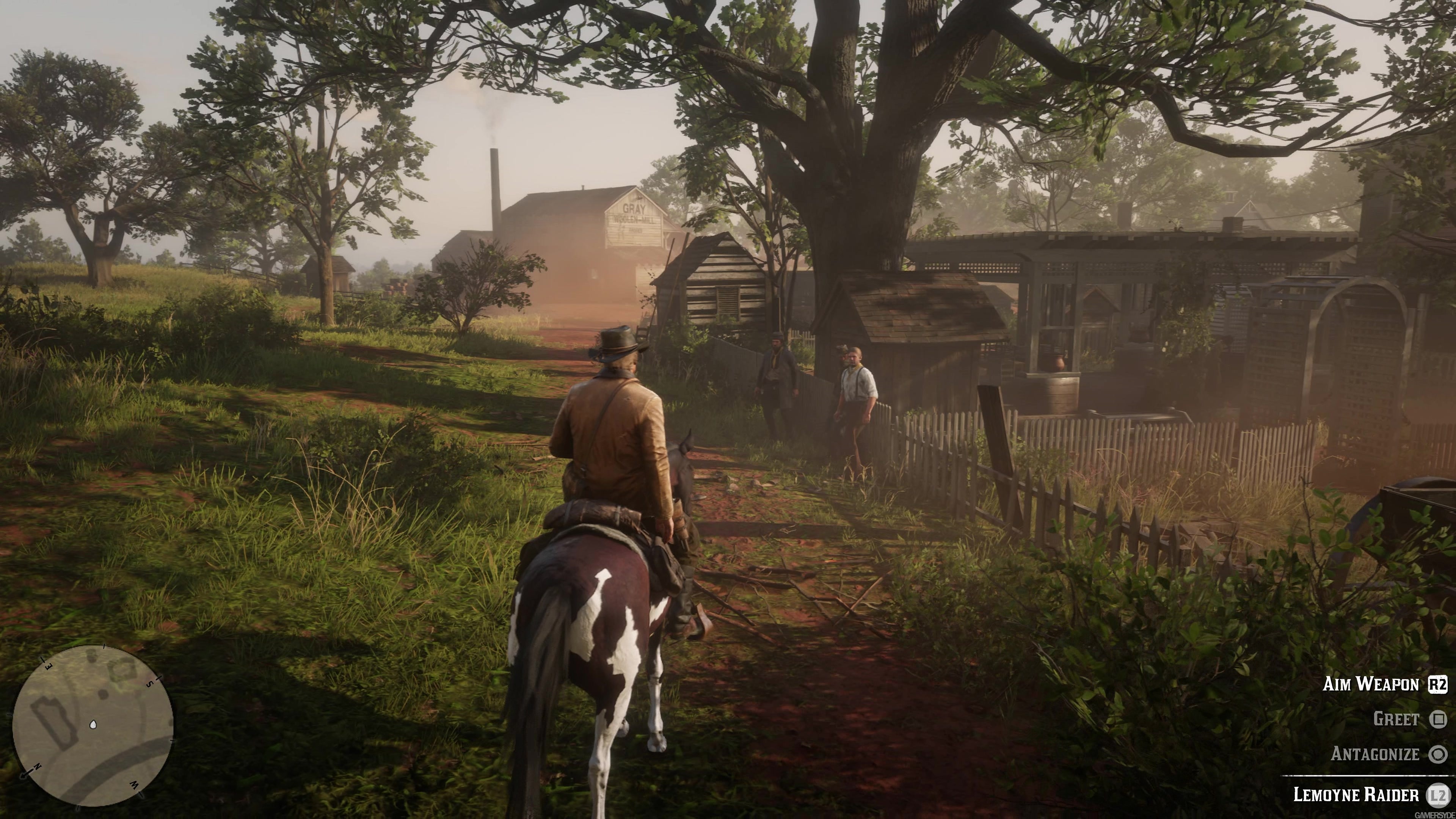The image size is (1456, 819).
Task: Open the circular minimap
Action: tap(93, 726)
